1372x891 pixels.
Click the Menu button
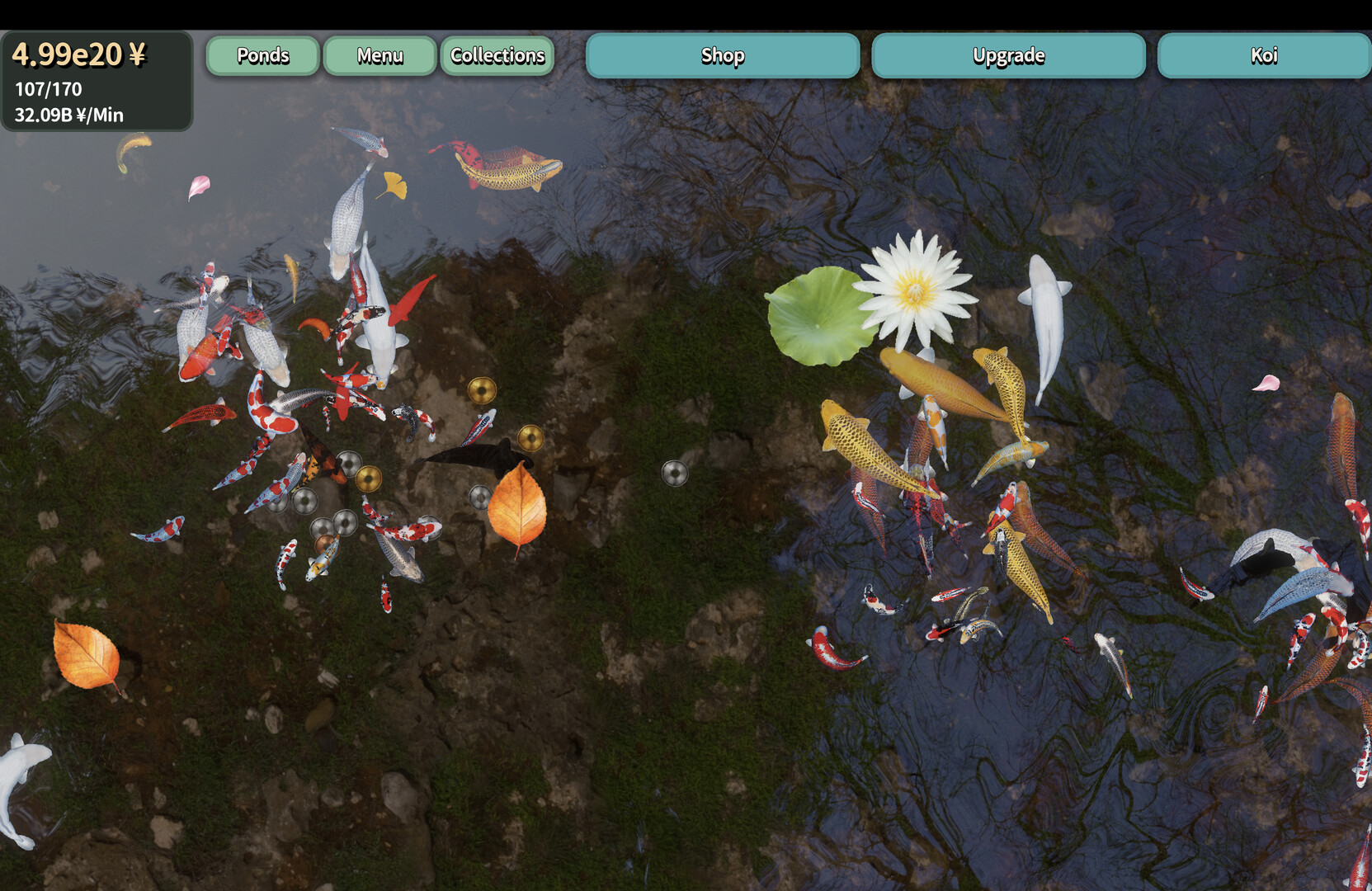[380, 56]
